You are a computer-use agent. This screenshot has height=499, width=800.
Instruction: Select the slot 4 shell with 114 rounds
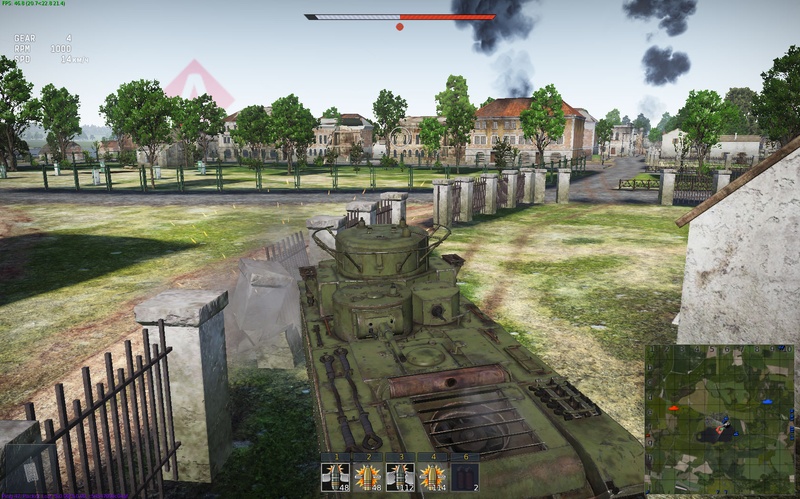(434, 475)
